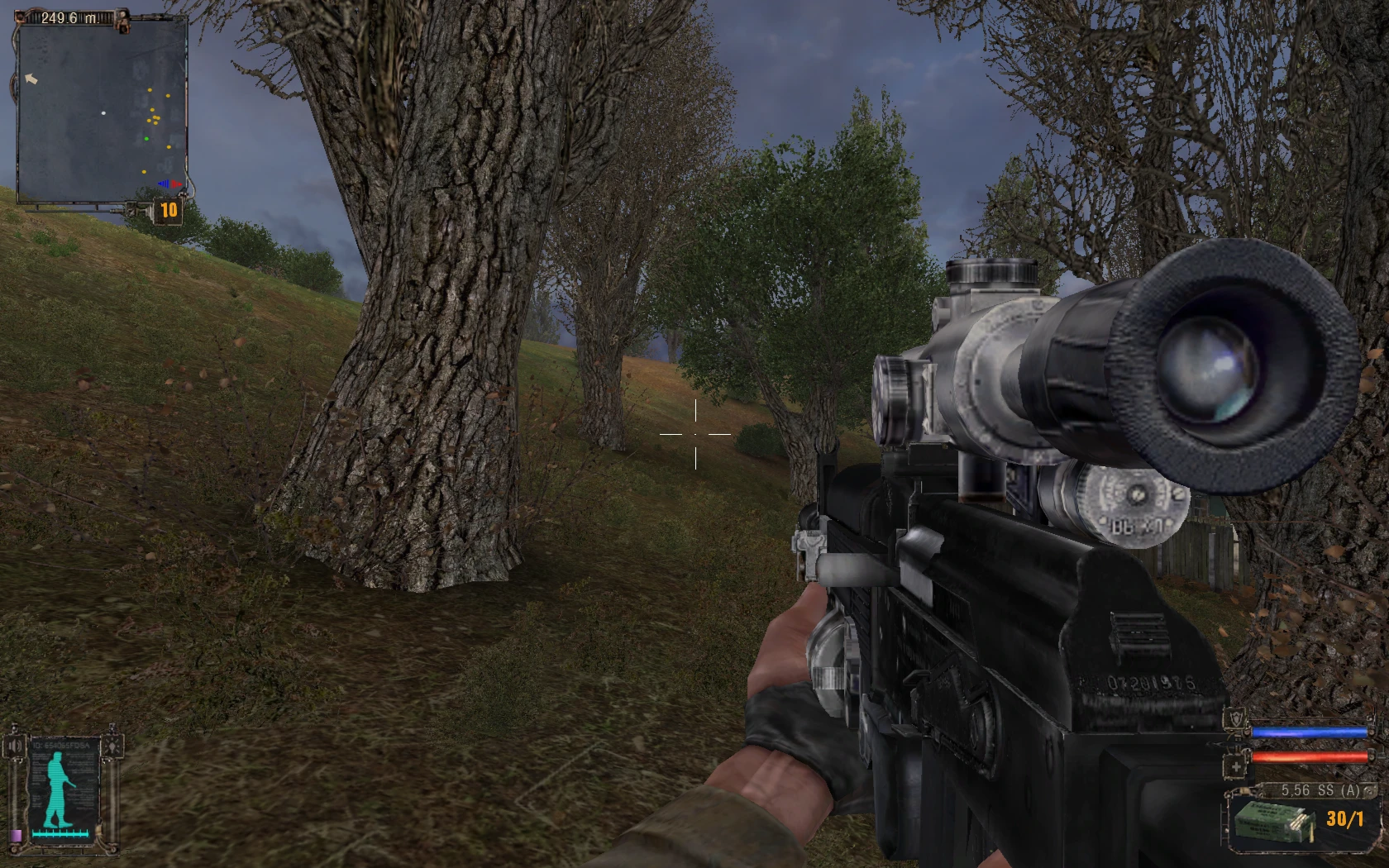Click the orange 10 counter under the minimap
The height and width of the screenshot is (868, 1389).
(168, 209)
